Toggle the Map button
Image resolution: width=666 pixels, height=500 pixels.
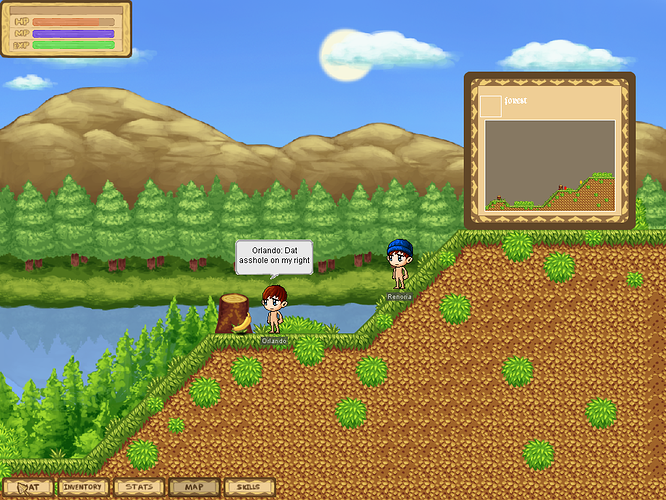[x=194, y=487]
